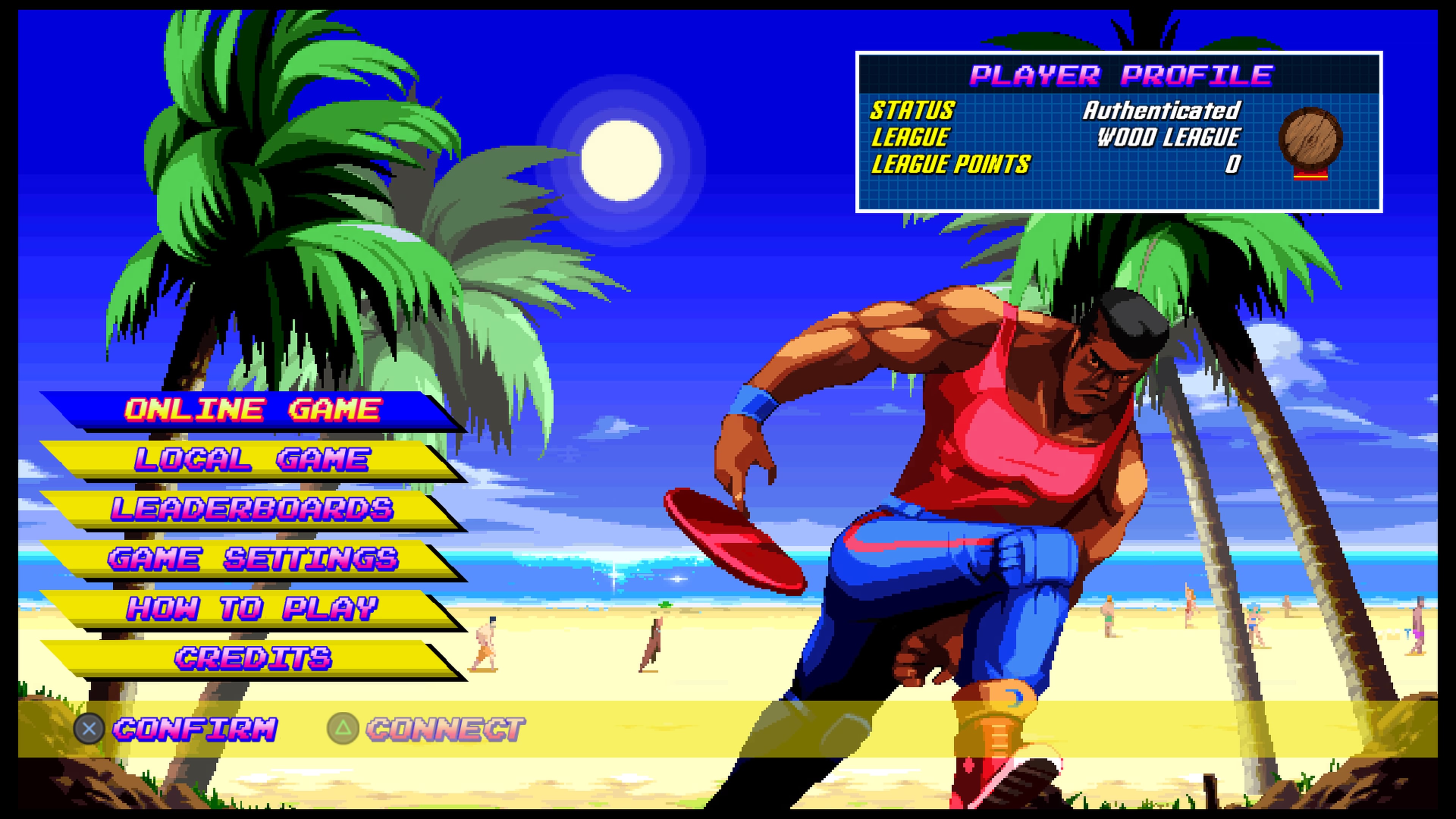Open Game Settings
This screenshot has width=1456, height=819.
pyautogui.click(x=252, y=559)
